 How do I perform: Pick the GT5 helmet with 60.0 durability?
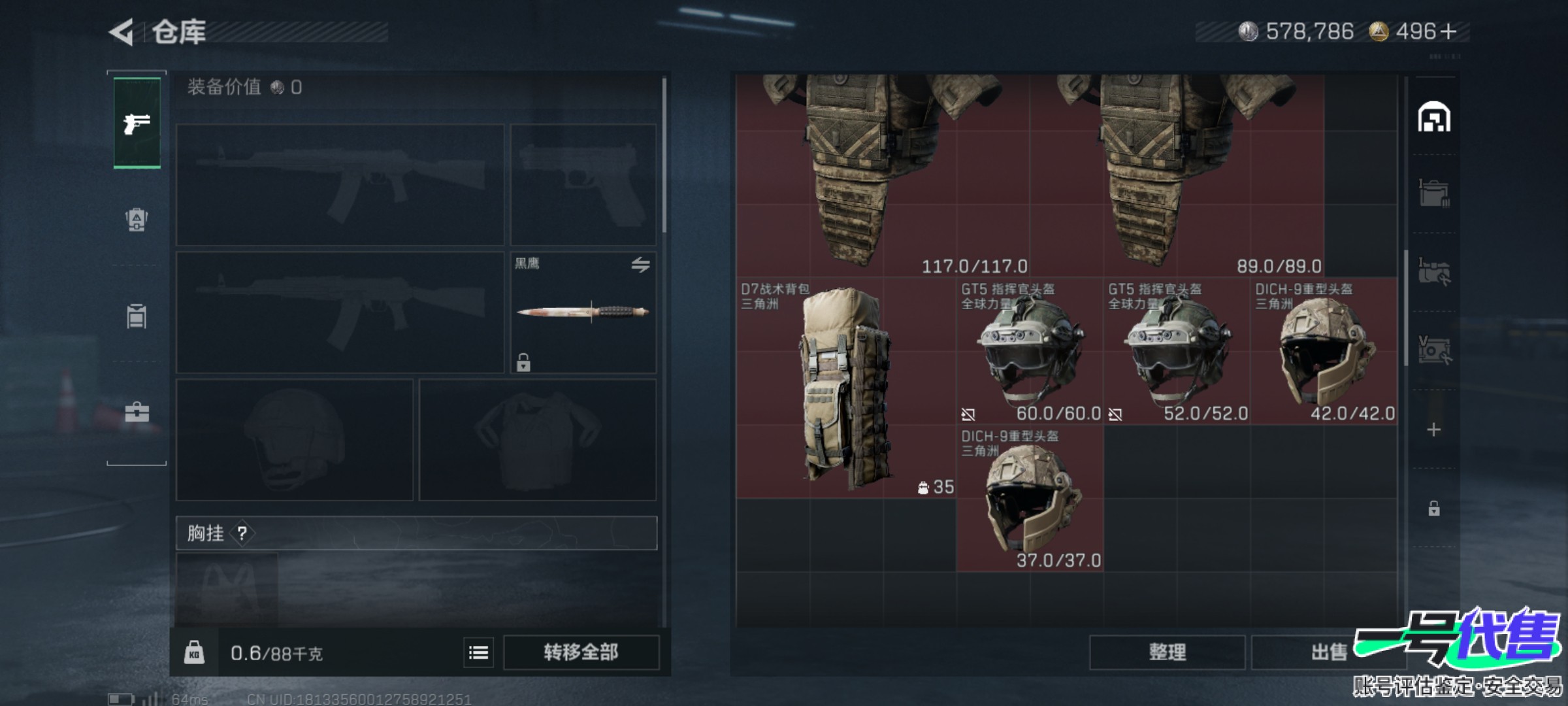point(1030,352)
